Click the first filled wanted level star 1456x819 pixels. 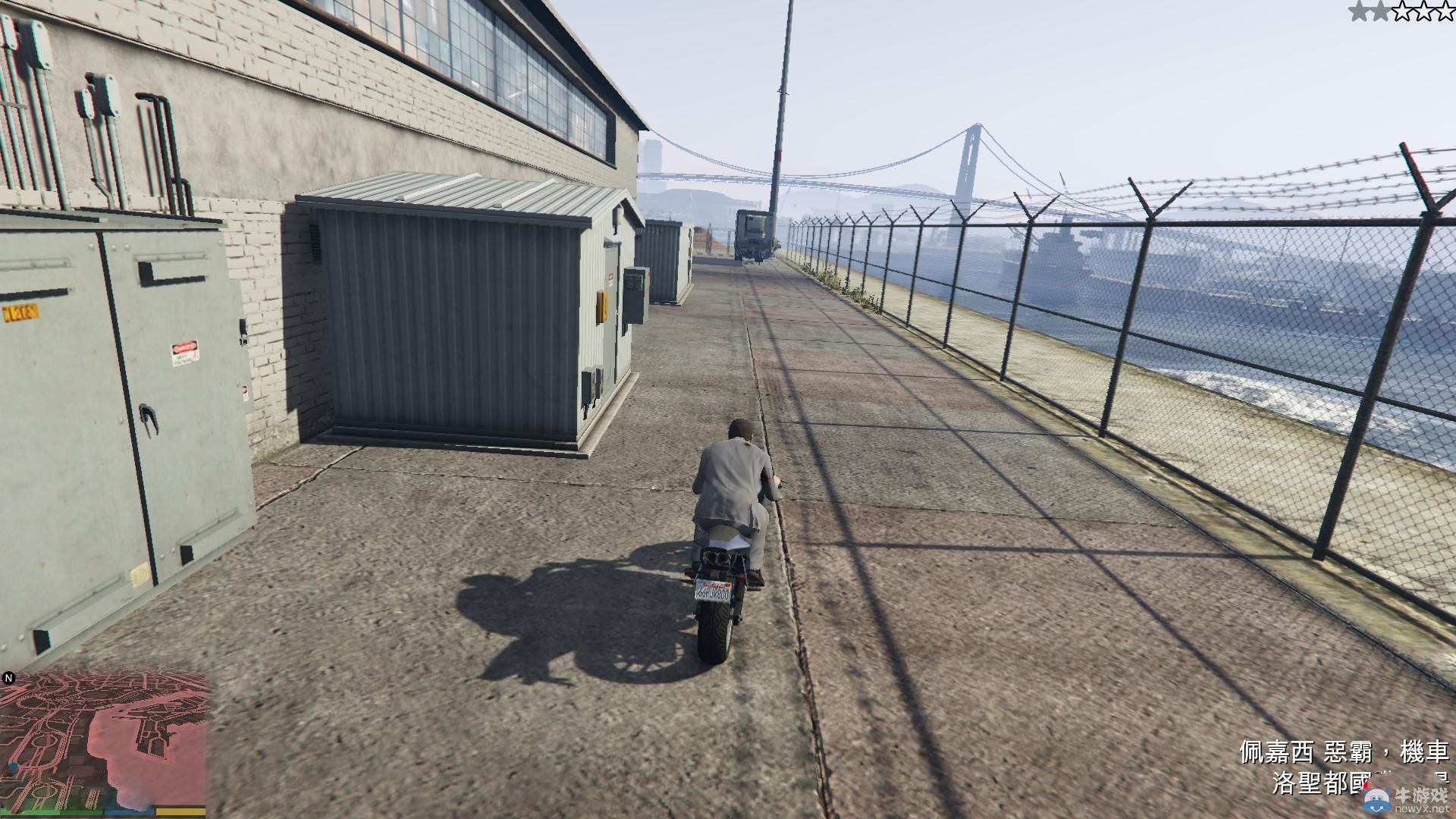click(1358, 11)
